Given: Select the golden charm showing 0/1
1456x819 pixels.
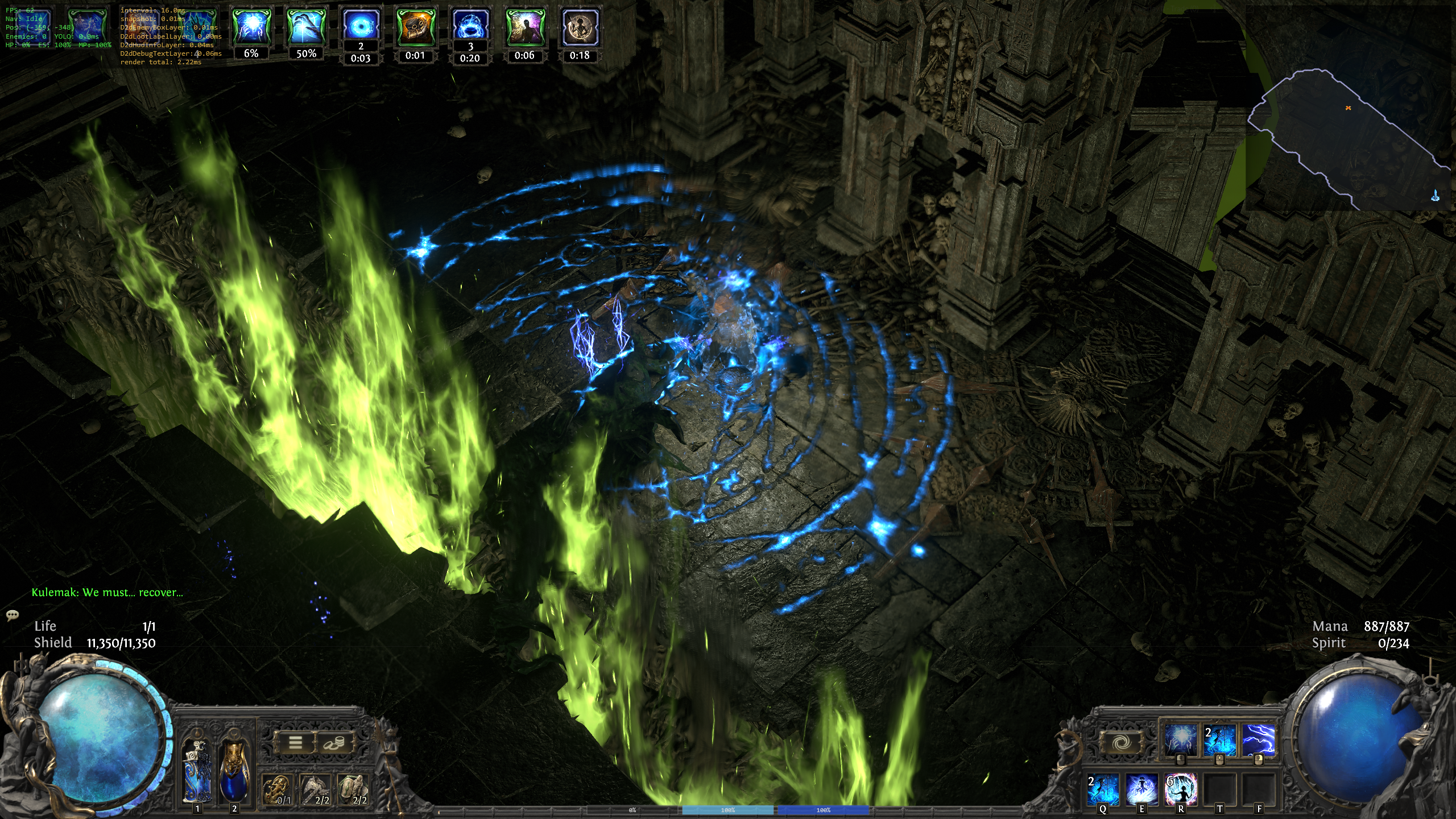Looking at the screenshot, I should [x=278, y=789].
